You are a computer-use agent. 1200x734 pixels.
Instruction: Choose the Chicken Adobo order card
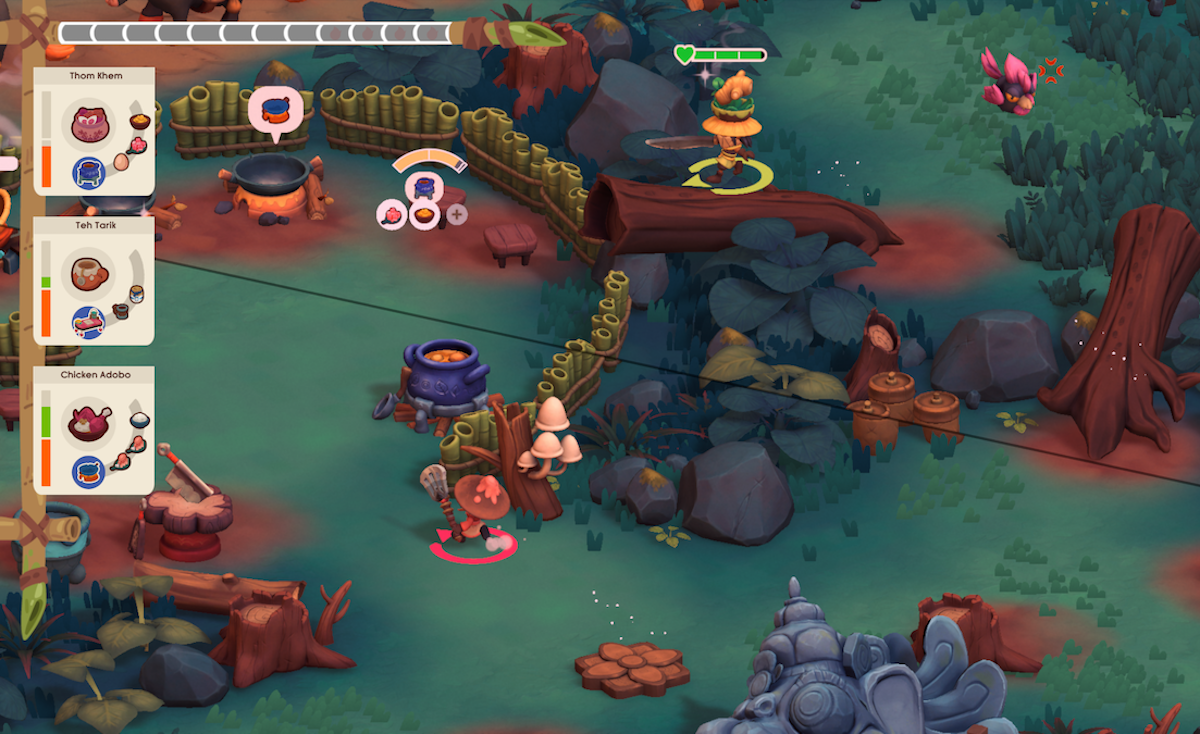coord(94,430)
